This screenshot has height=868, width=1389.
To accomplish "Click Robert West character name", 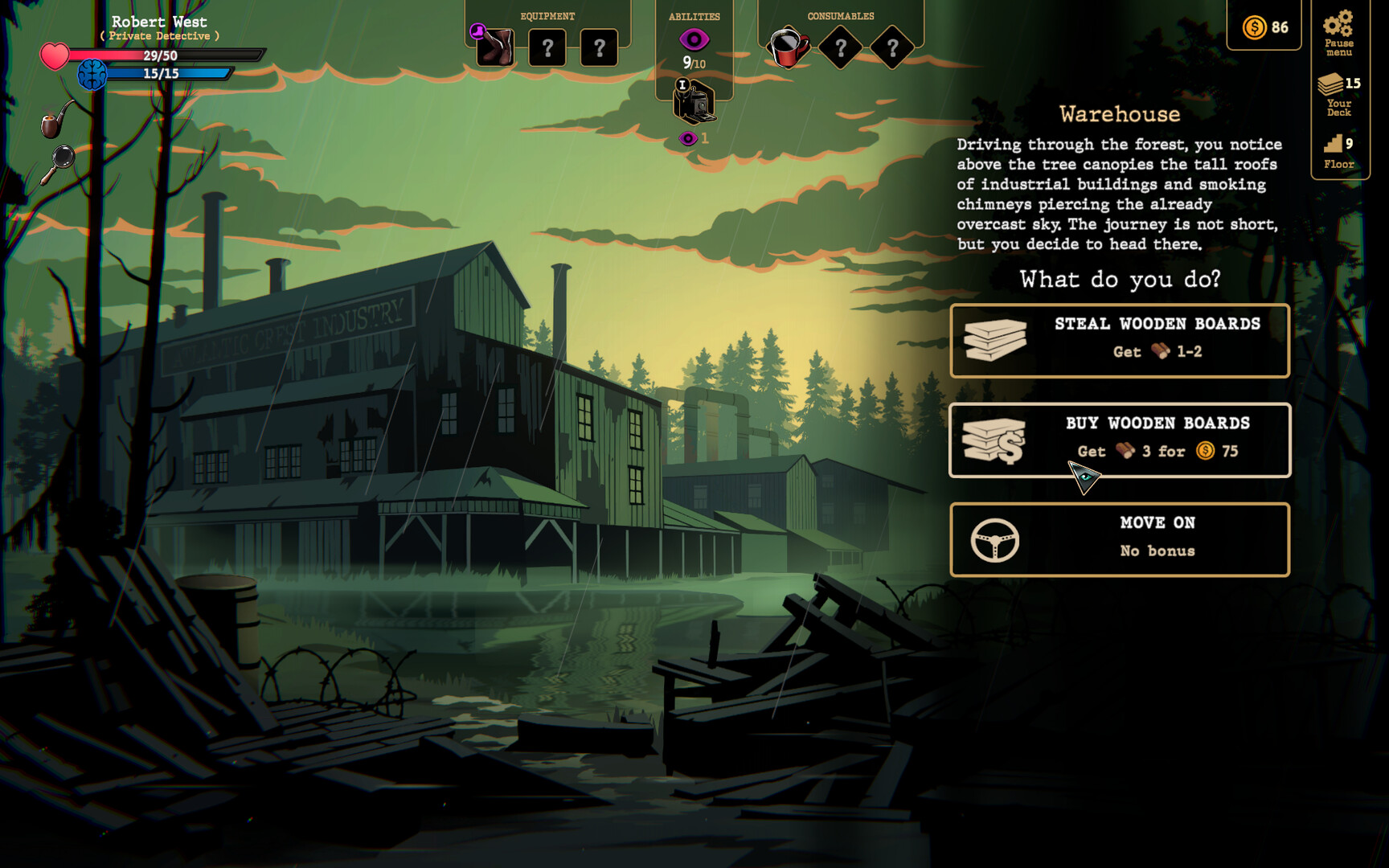I will pyautogui.click(x=159, y=22).
